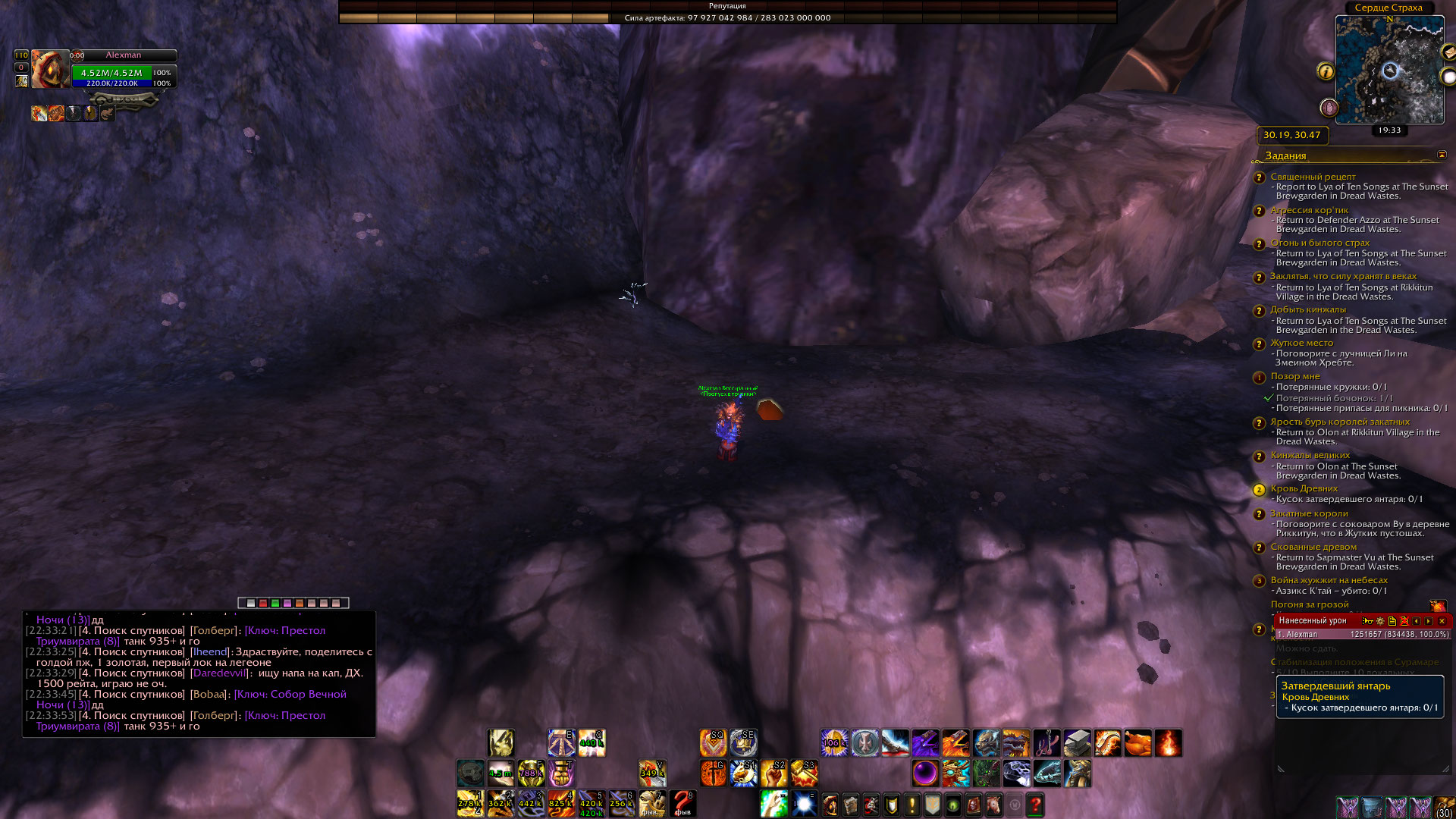1456x819 pixels.
Task: Click the Alexman player portrait
Action: [49, 70]
